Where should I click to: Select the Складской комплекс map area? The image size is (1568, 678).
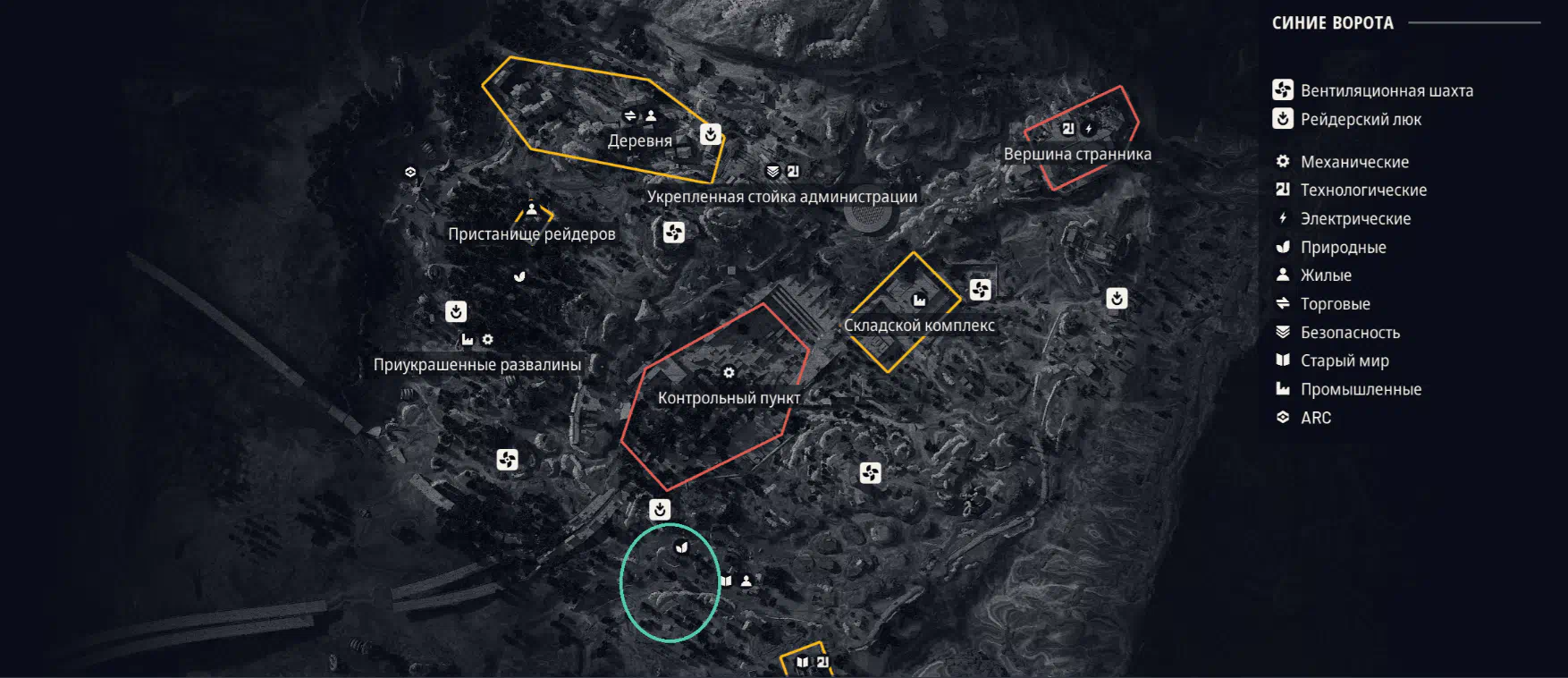(x=919, y=326)
